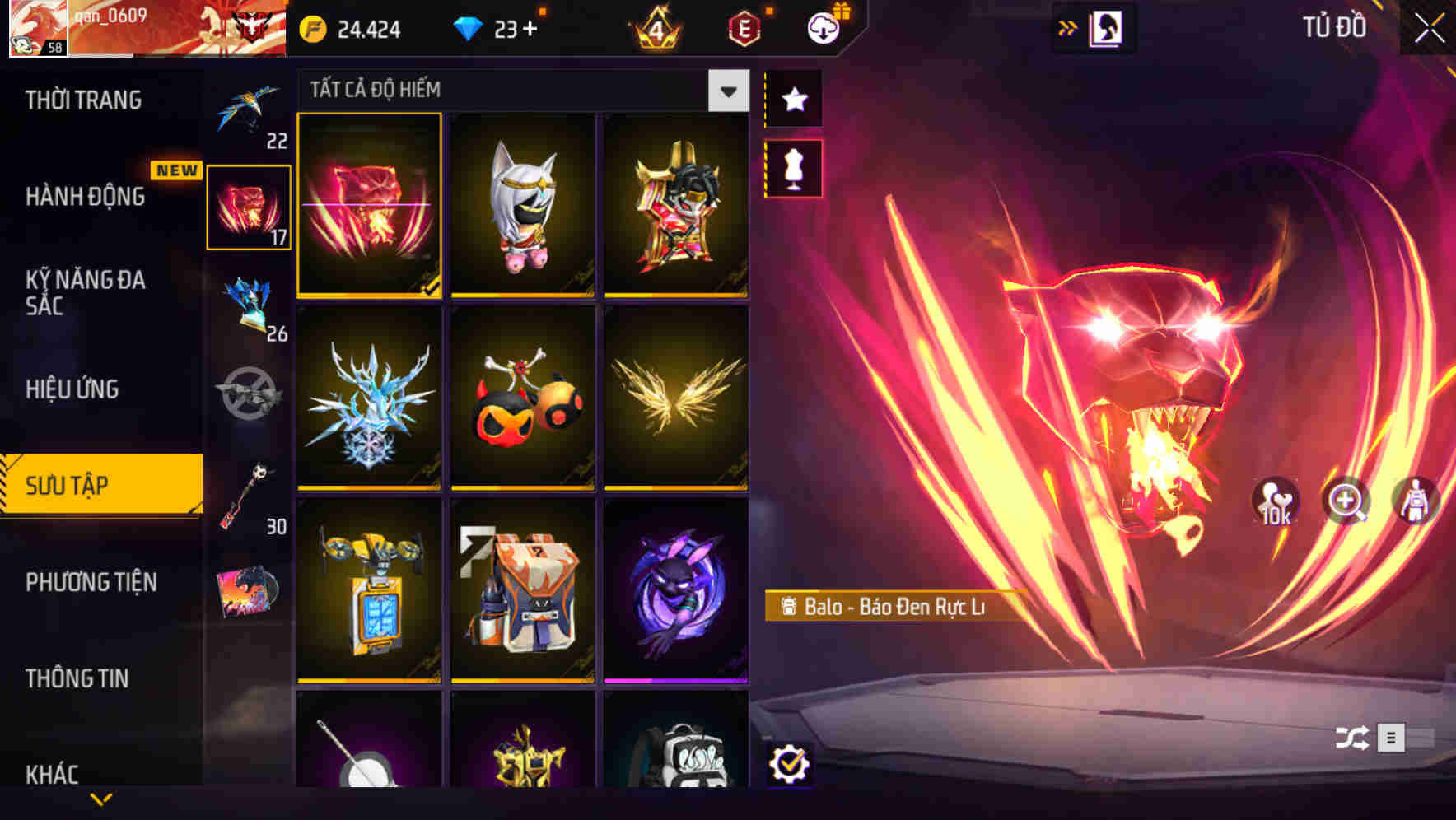This screenshot has width=1456, height=820.
Task: Click the checkmark settings badge bottom left of preview
Action: point(791,764)
